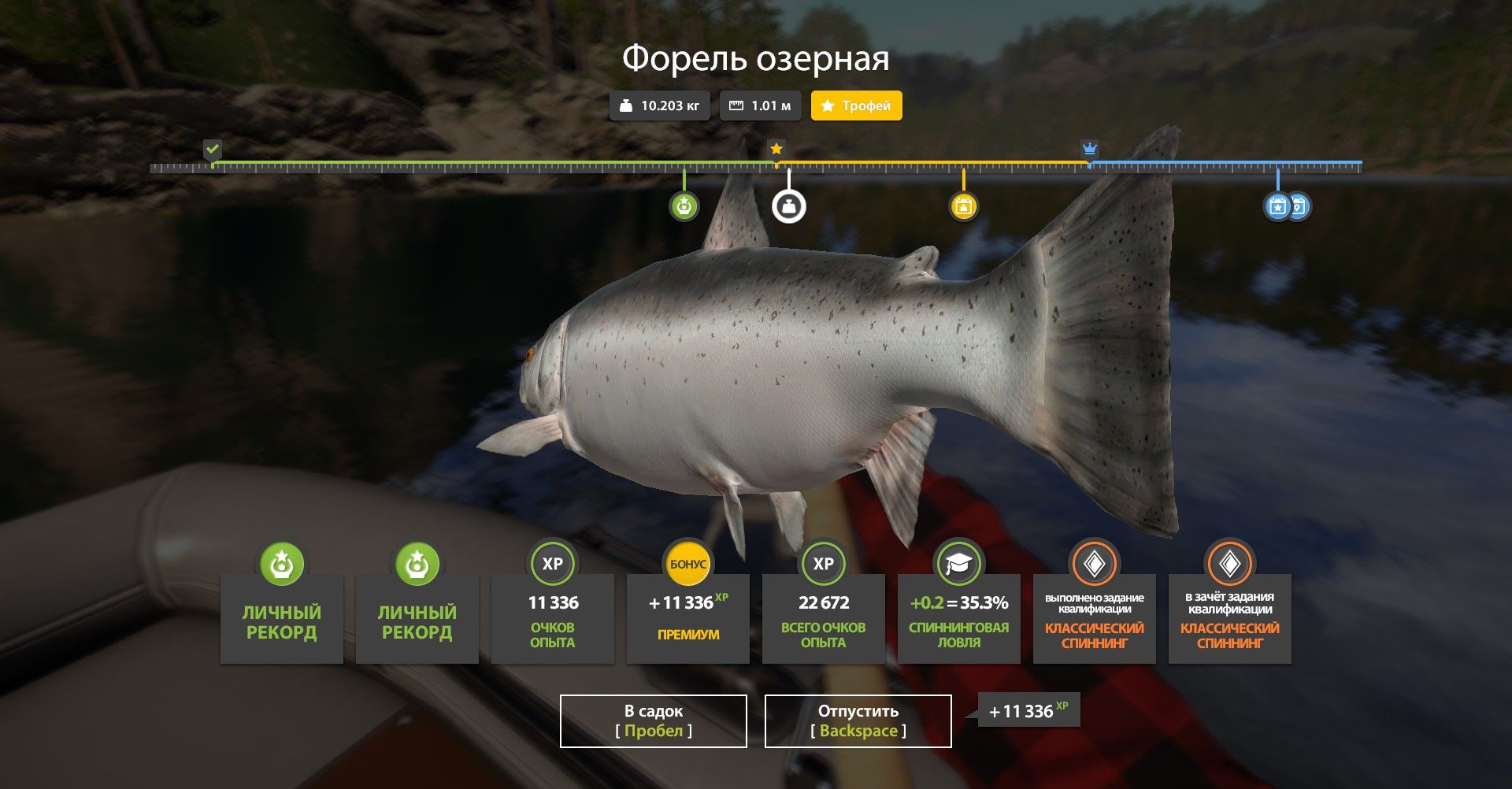Click the green checkmark marker on the scale
Image resolution: width=1512 pixels, height=789 pixels.
(211, 147)
